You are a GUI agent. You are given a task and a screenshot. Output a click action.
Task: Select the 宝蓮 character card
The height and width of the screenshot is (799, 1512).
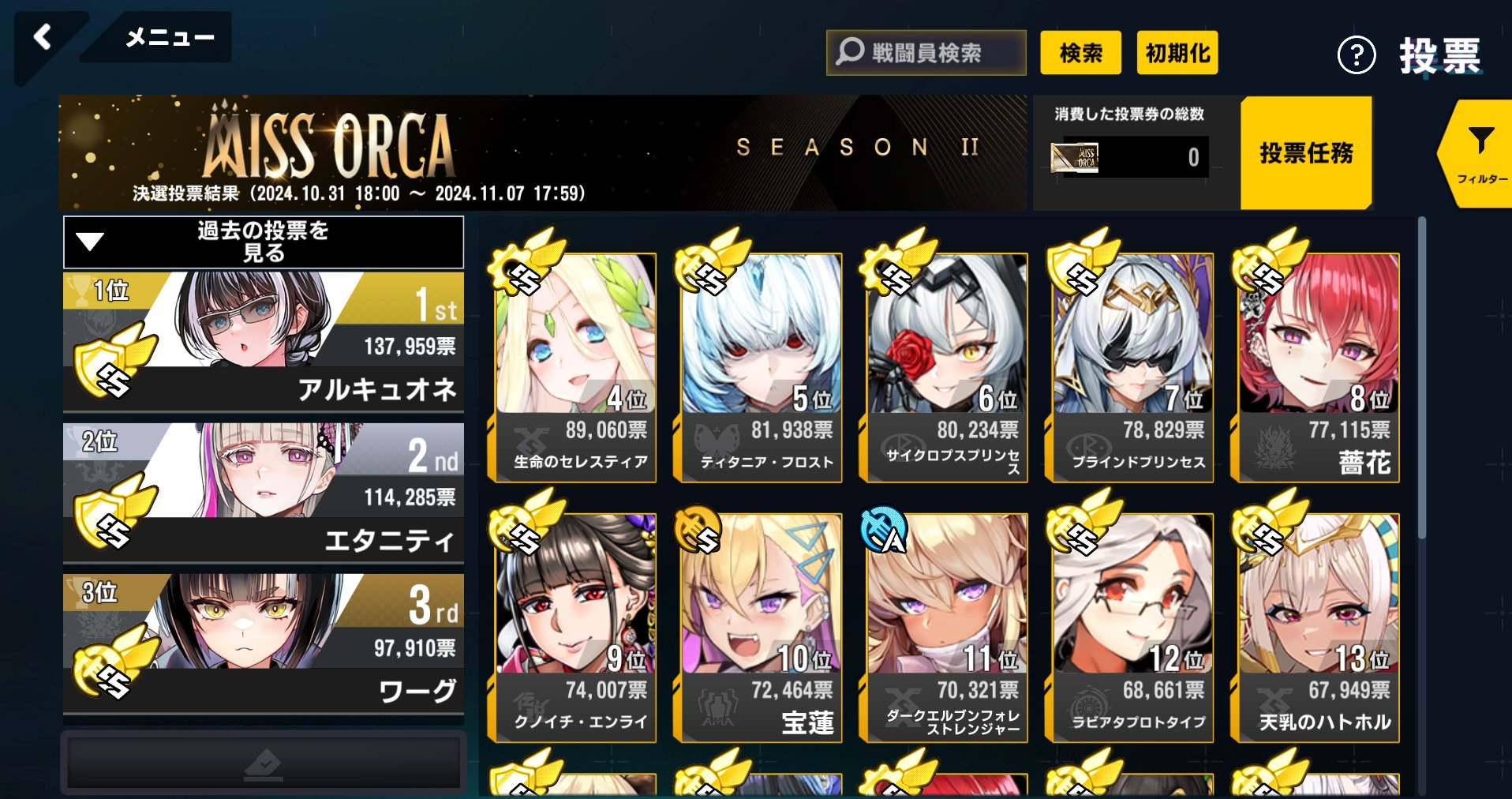point(762,628)
